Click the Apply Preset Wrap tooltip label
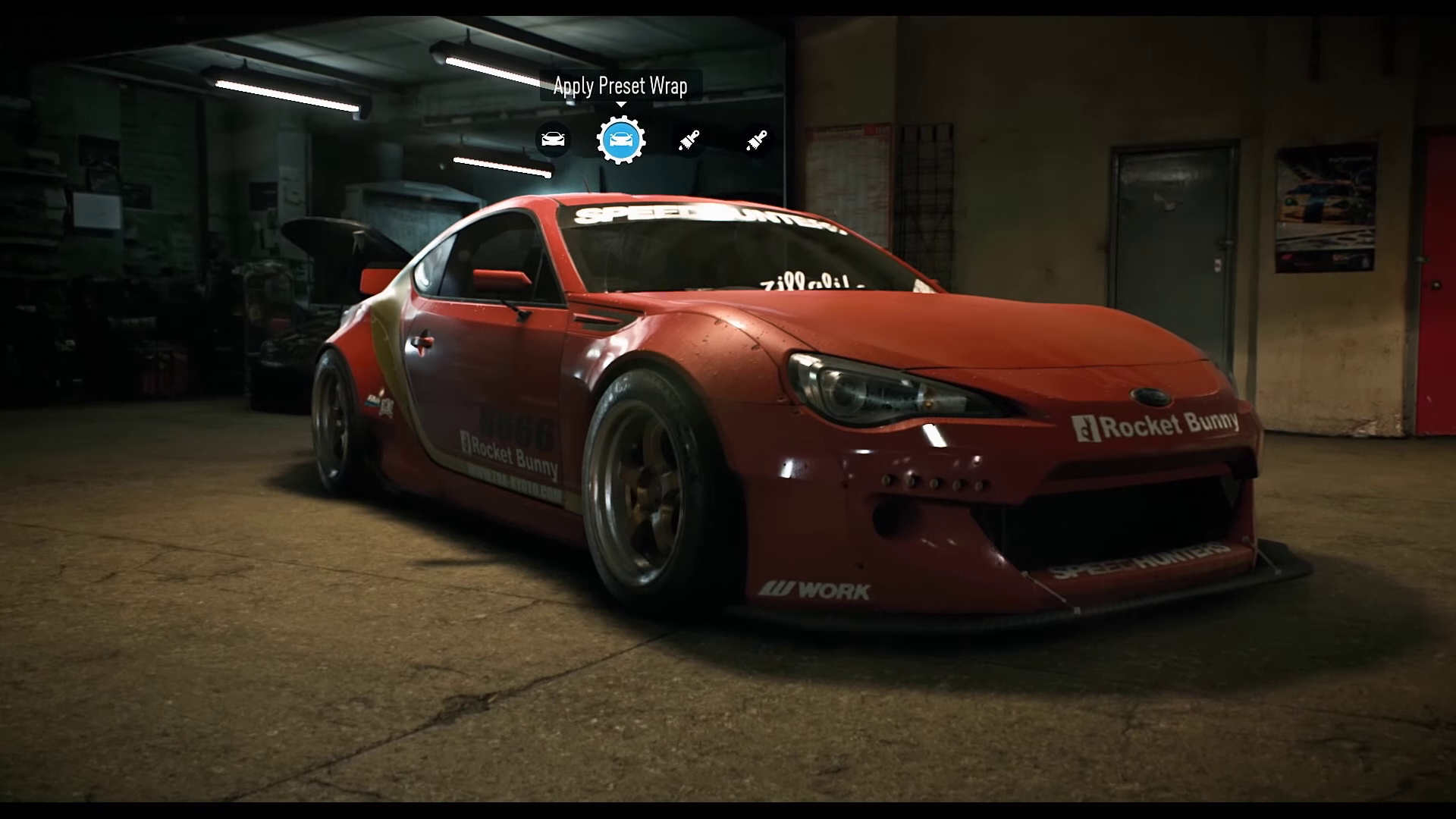The image size is (1456, 819). pyautogui.click(x=620, y=86)
